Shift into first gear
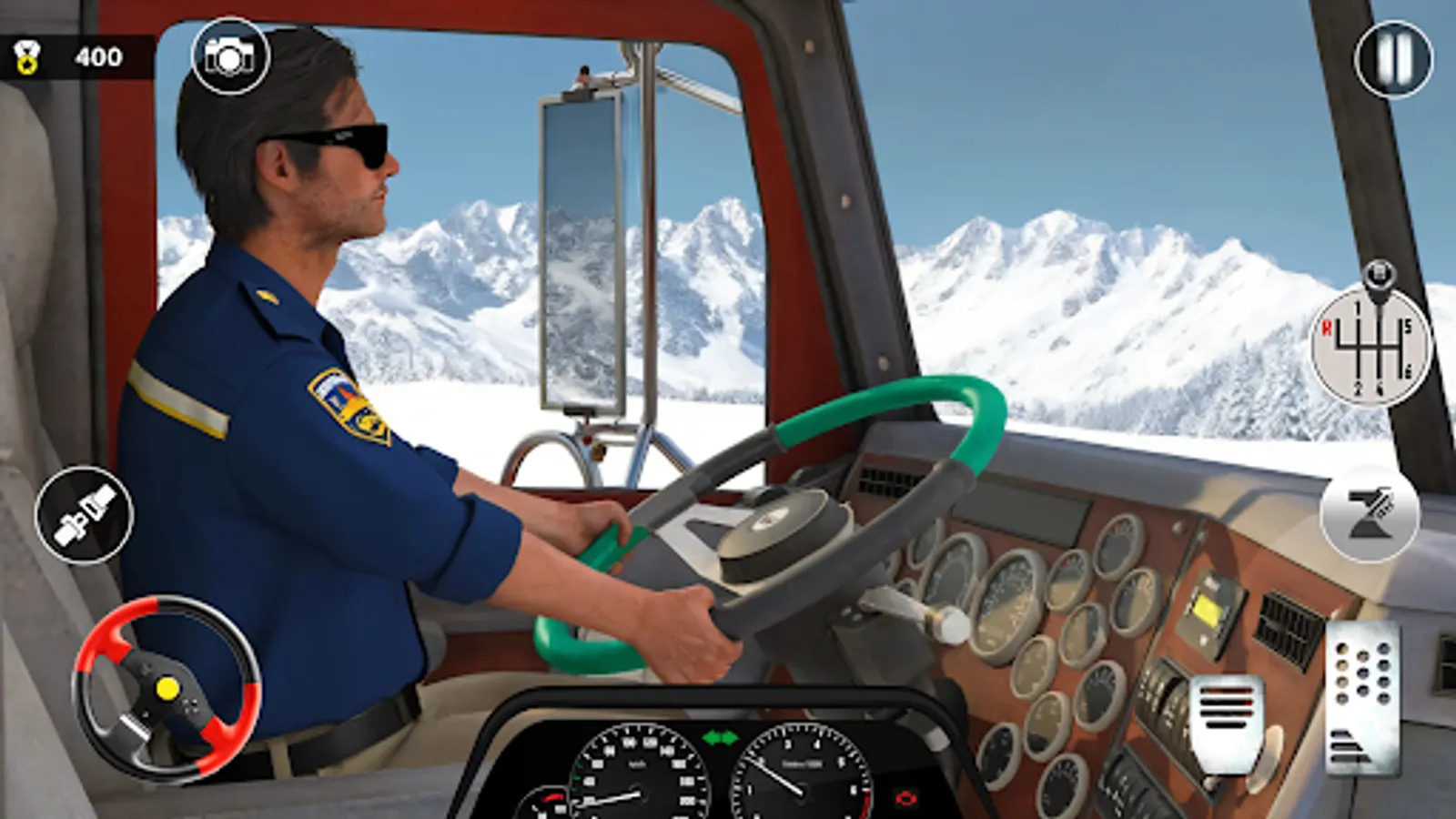Image resolution: width=1456 pixels, height=819 pixels. click(x=1358, y=307)
